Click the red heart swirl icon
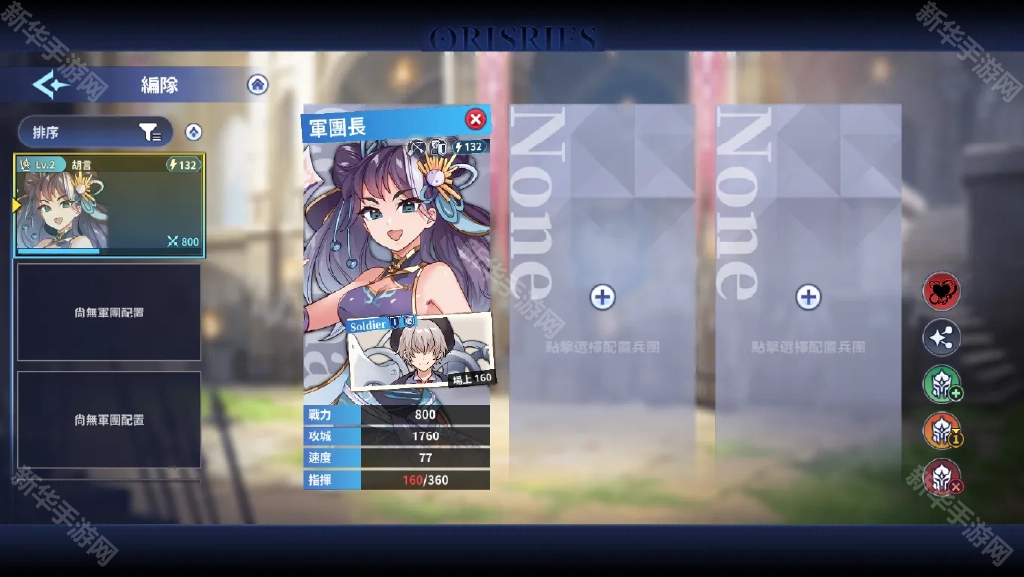 pos(941,292)
